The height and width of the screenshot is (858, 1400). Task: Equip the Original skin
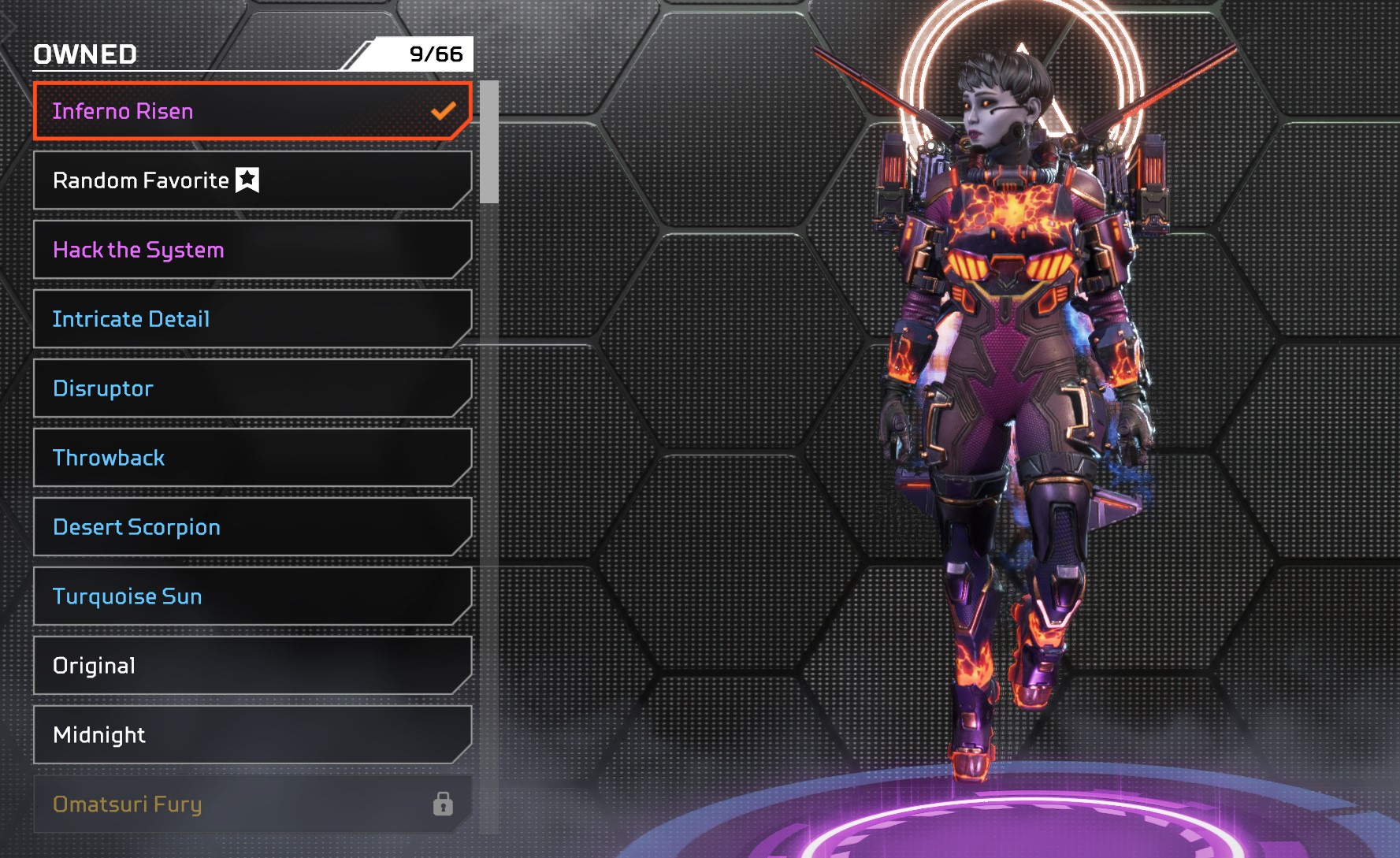coord(252,666)
